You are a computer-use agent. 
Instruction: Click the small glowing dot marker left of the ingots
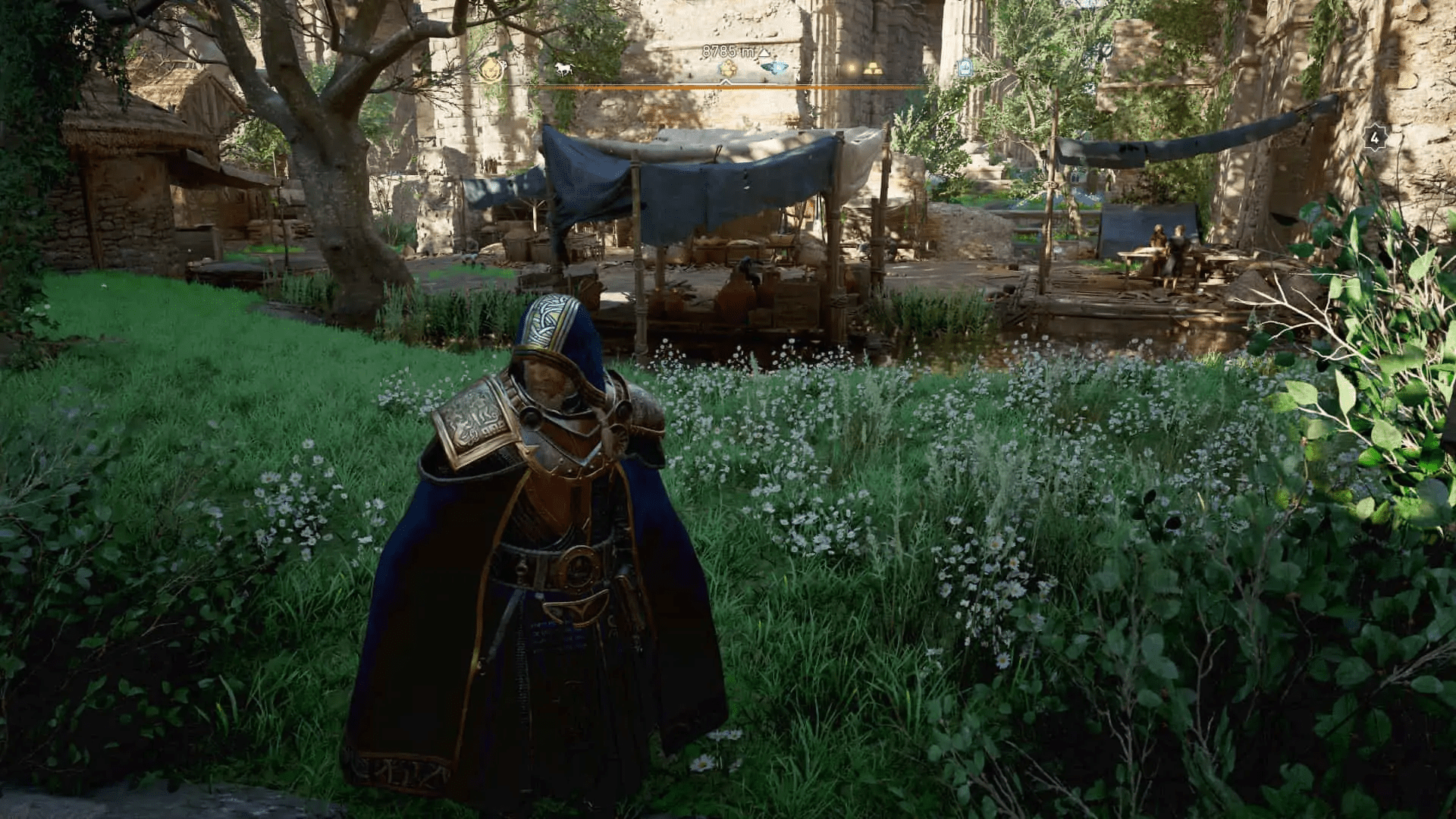[851, 68]
